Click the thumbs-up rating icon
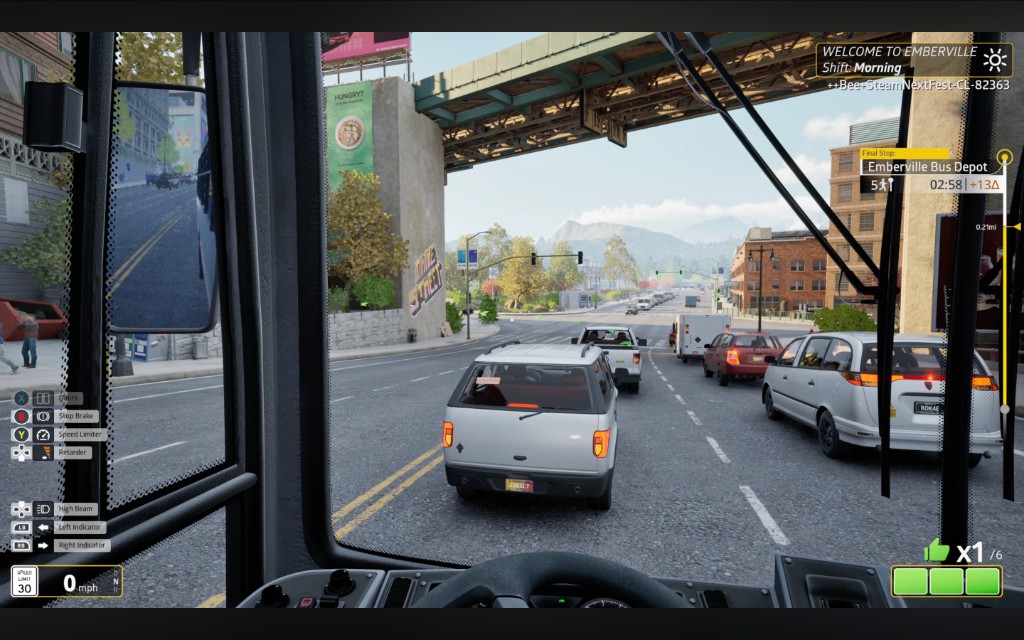Image resolution: width=1024 pixels, height=640 pixels. coord(936,549)
